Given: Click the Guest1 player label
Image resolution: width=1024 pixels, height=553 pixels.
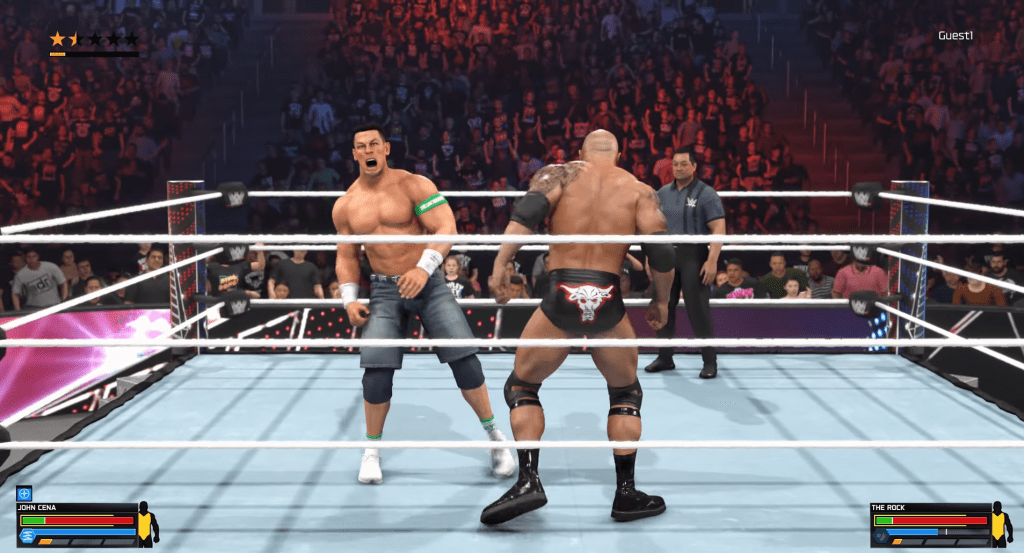Looking at the screenshot, I should [x=955, y=36].
